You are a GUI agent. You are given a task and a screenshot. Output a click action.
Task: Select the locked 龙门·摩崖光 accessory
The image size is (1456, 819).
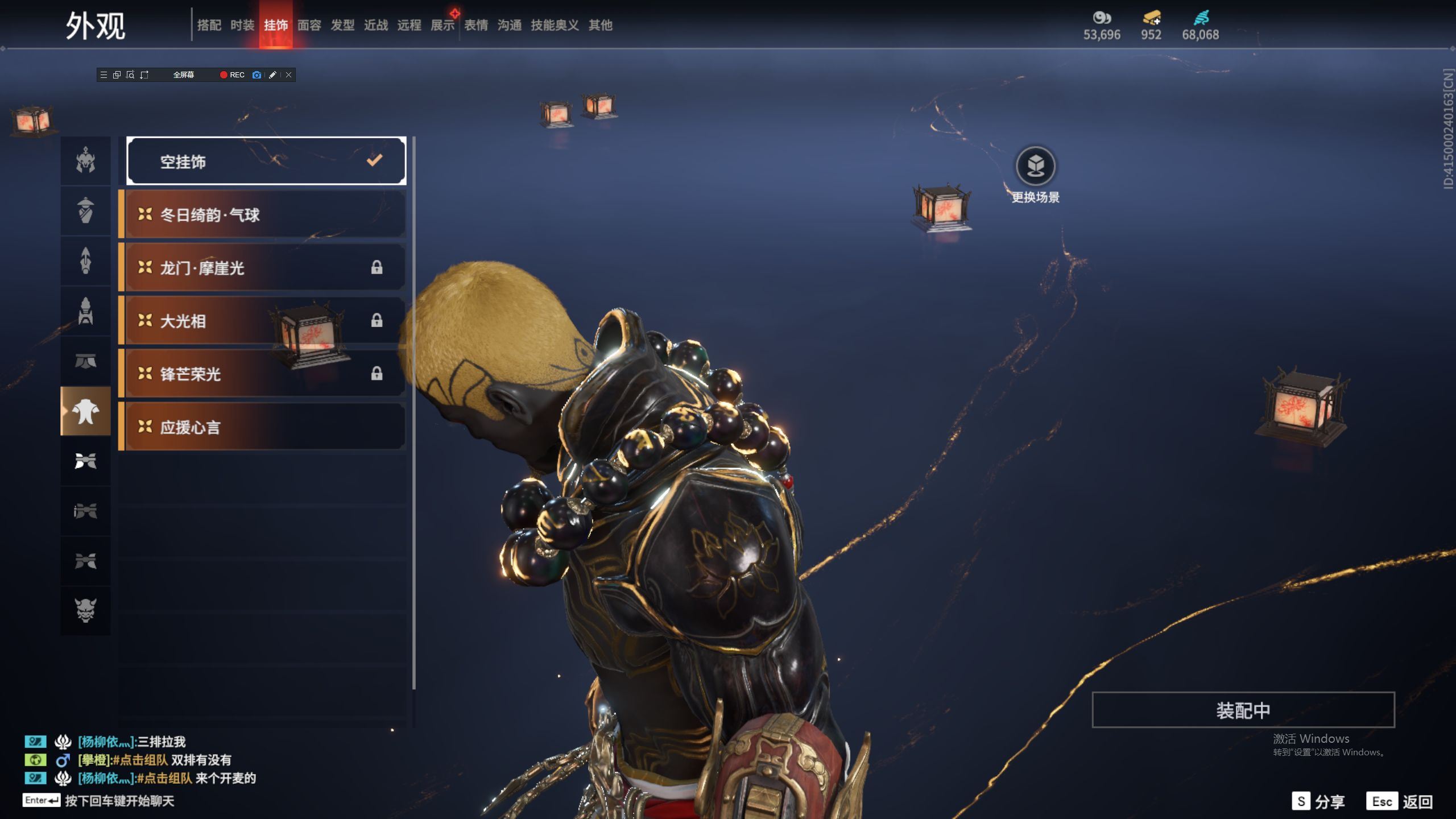click(265, 267)
